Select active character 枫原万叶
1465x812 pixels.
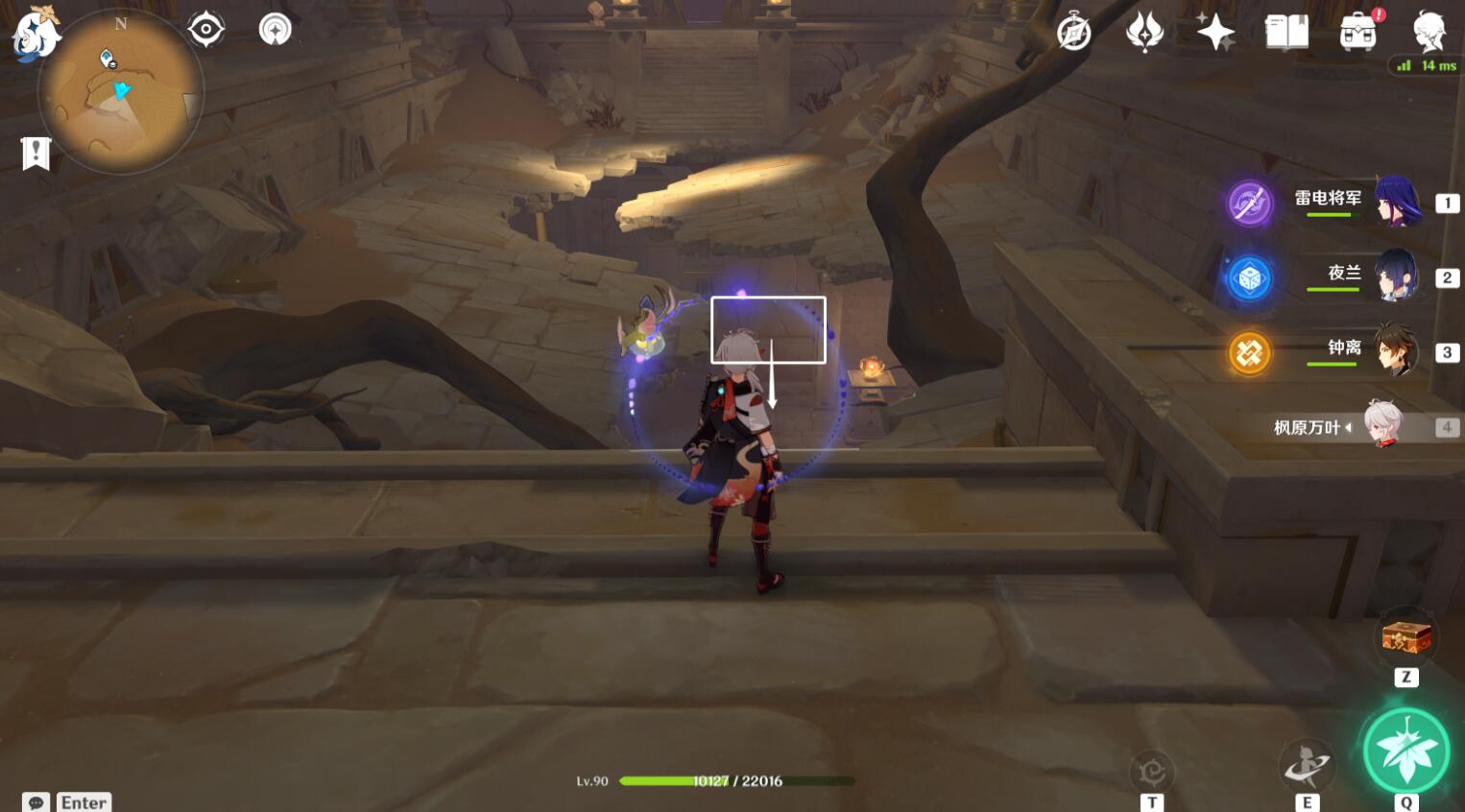(1383, 425)
